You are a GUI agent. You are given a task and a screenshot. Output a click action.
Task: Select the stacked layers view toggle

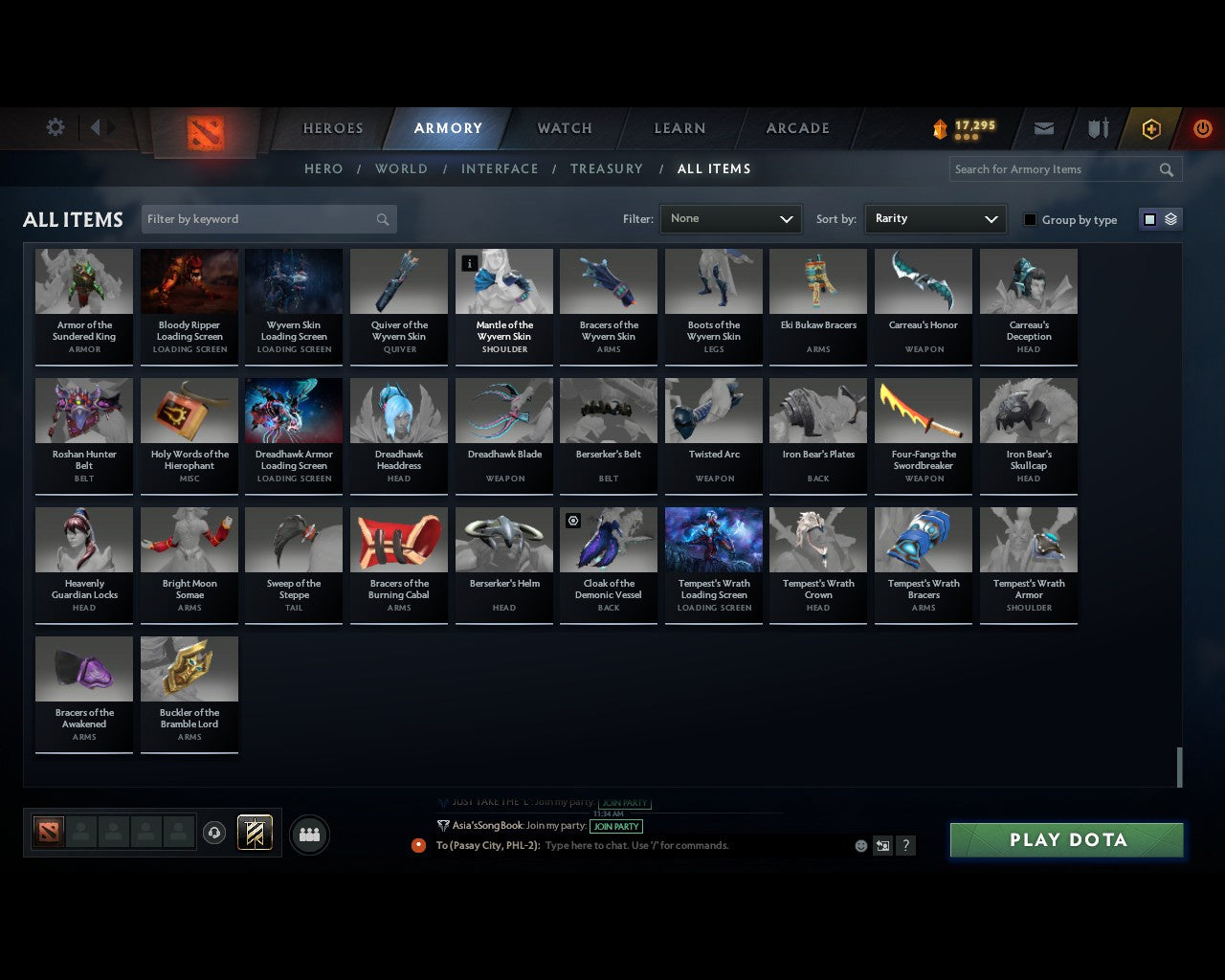click(1169, 219)
